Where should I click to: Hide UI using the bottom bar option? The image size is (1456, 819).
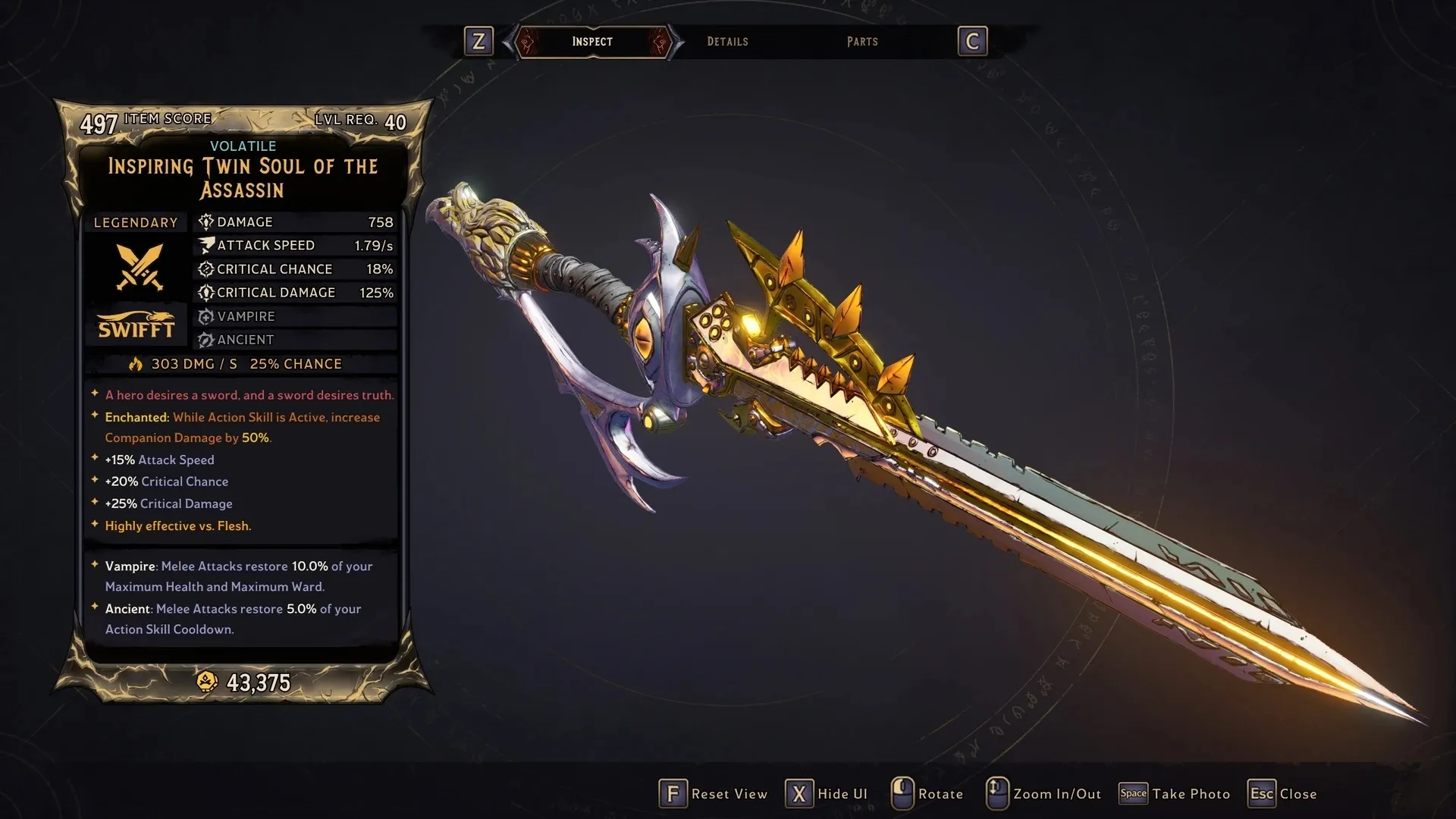(x=827, y=794)
